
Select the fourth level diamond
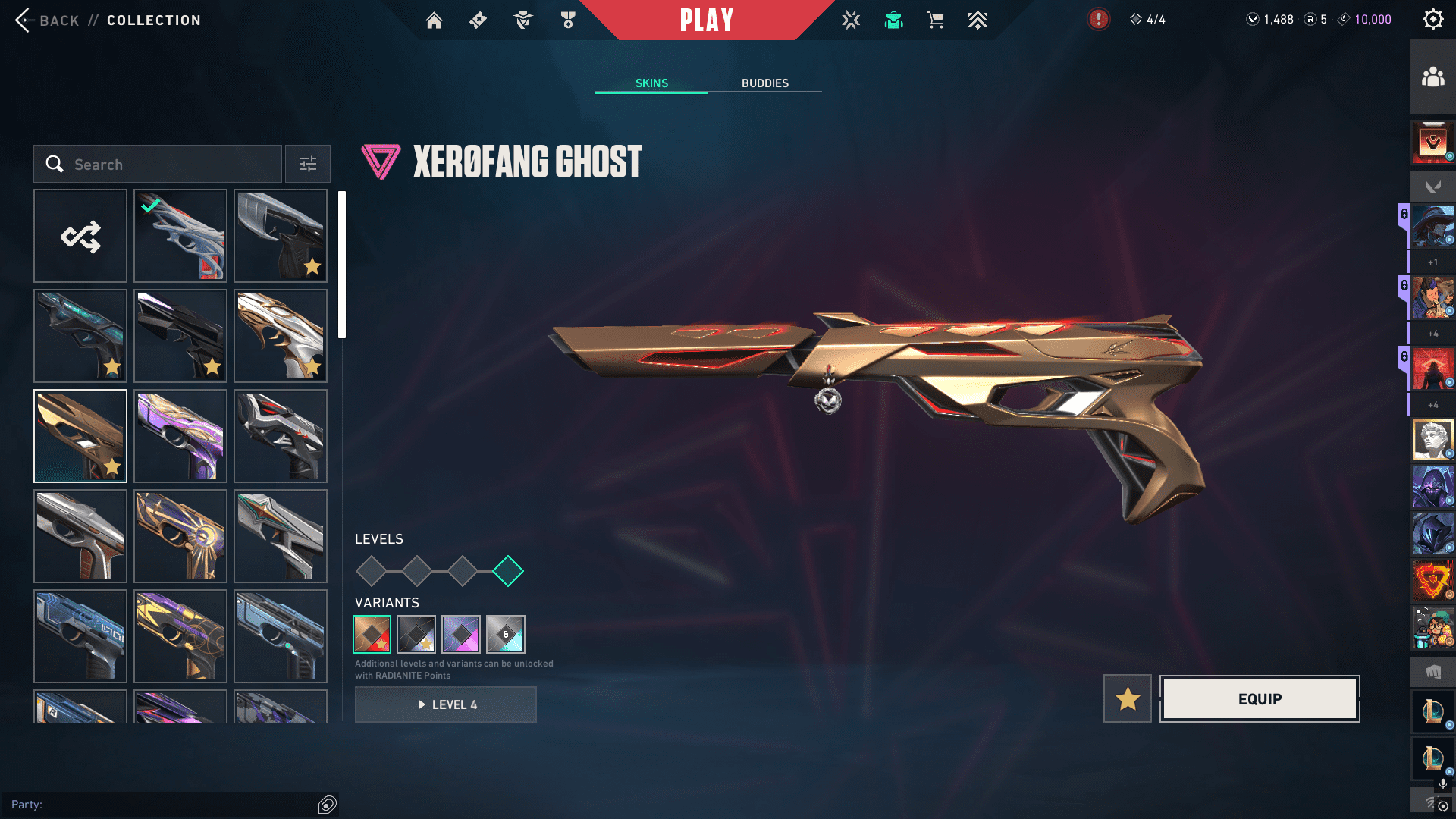pos(508,571)
